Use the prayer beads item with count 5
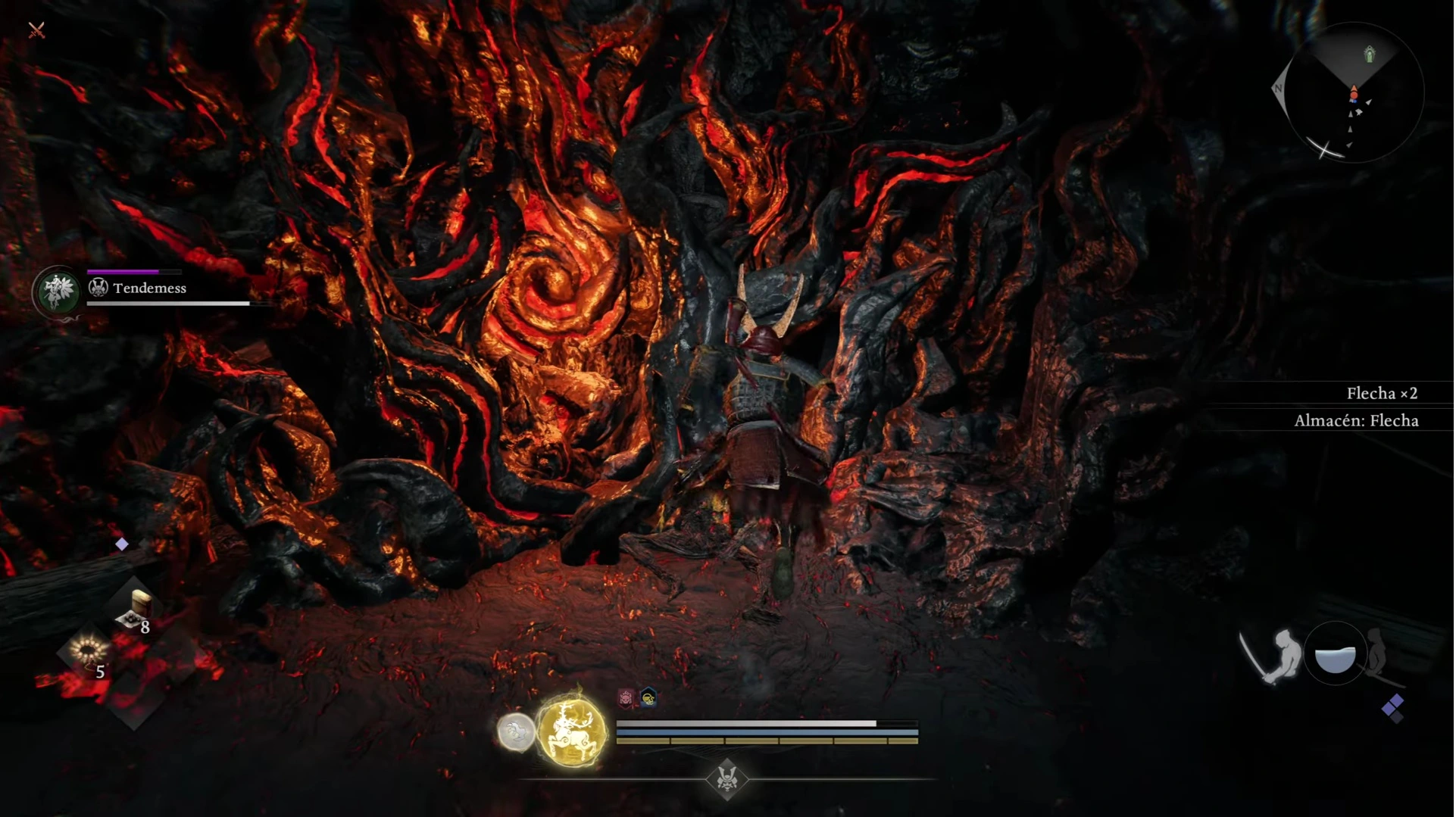The width and height of the screenshot is (1456, 817). coord(88,653)
